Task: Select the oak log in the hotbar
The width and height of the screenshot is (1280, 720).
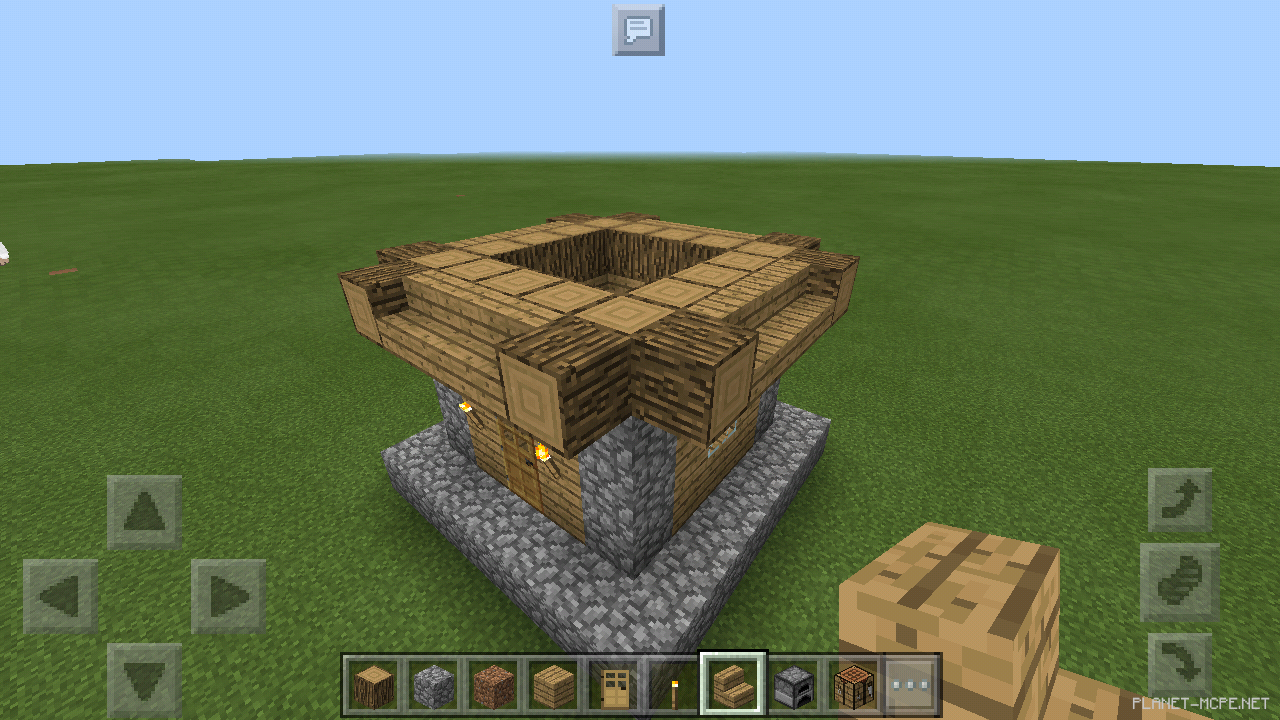Action: coord(372,680)
